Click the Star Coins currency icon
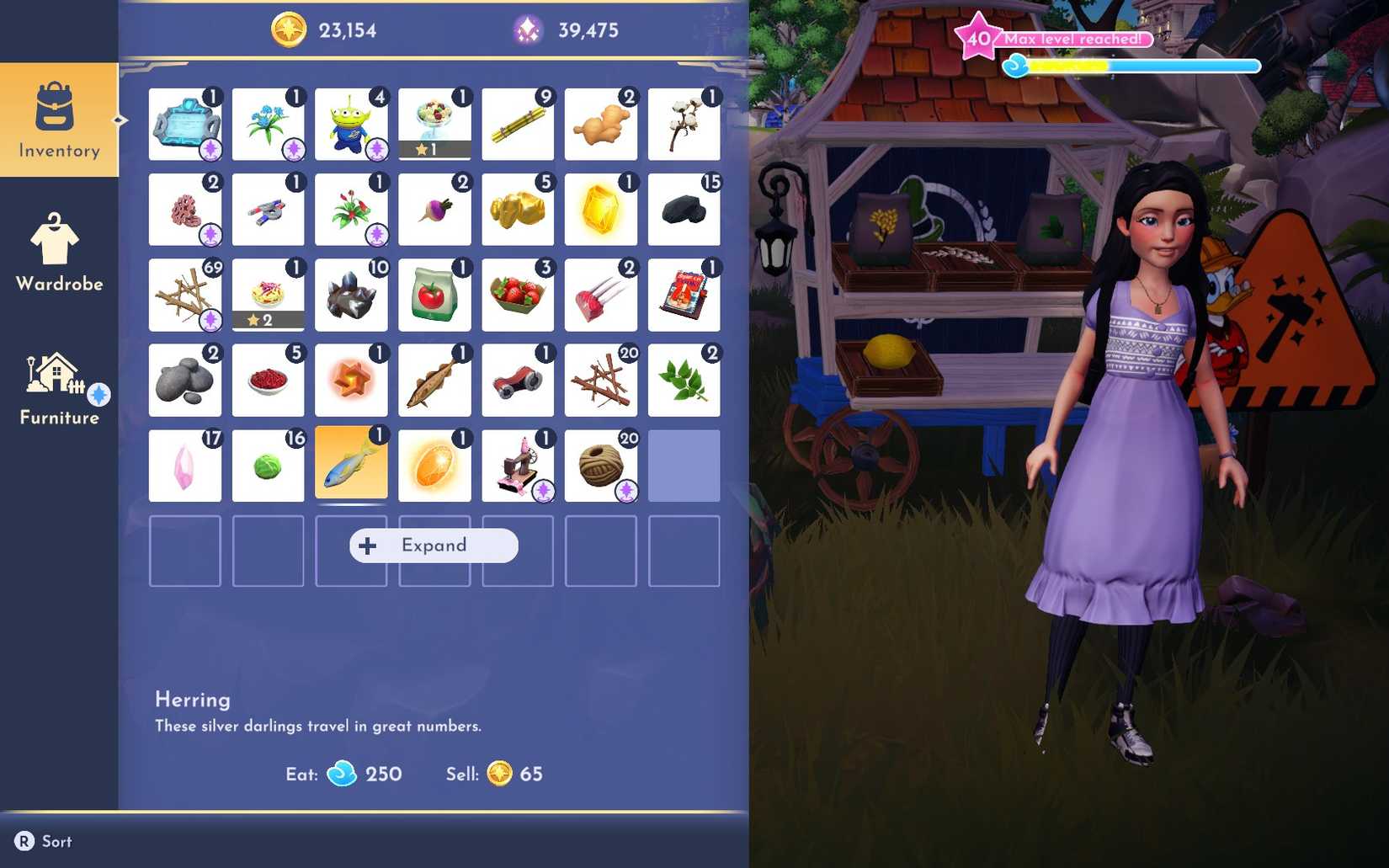 click(x=290, y=30)
